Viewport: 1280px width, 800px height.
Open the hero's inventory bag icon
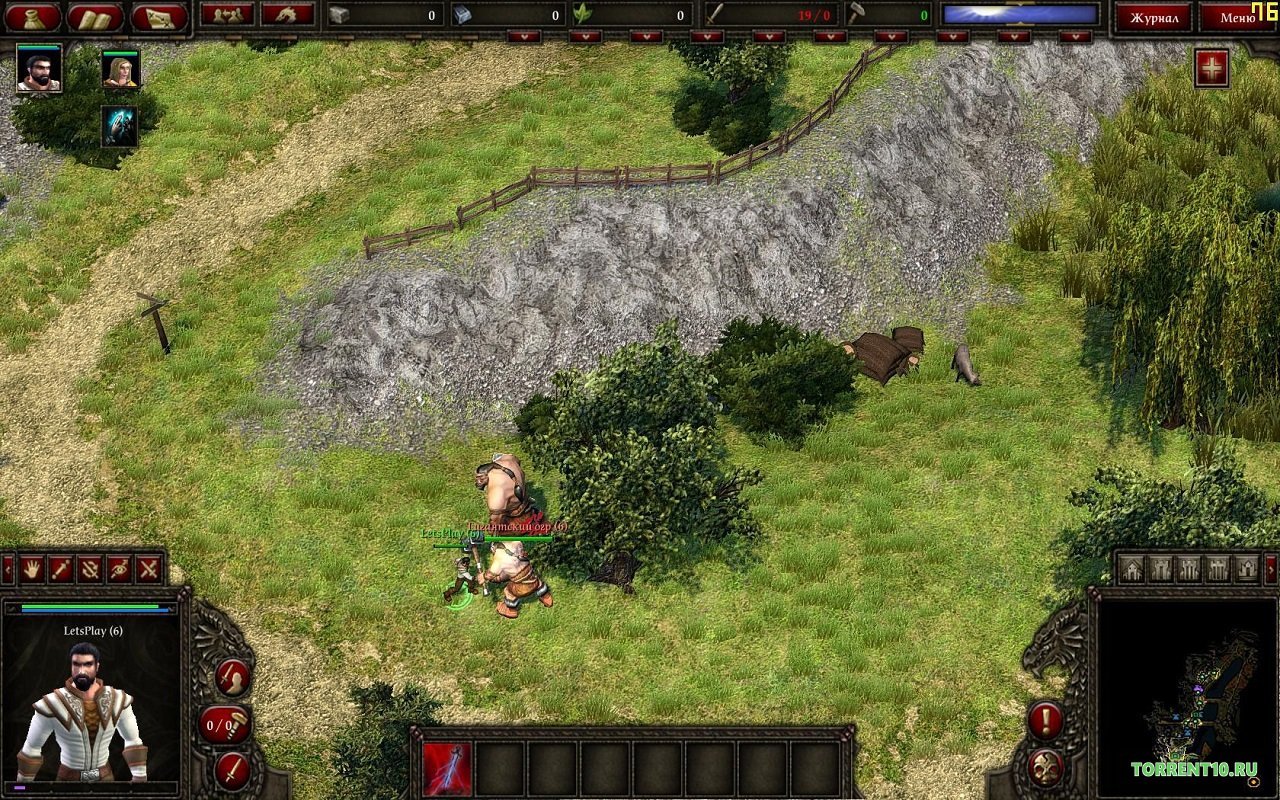point(33,17)
